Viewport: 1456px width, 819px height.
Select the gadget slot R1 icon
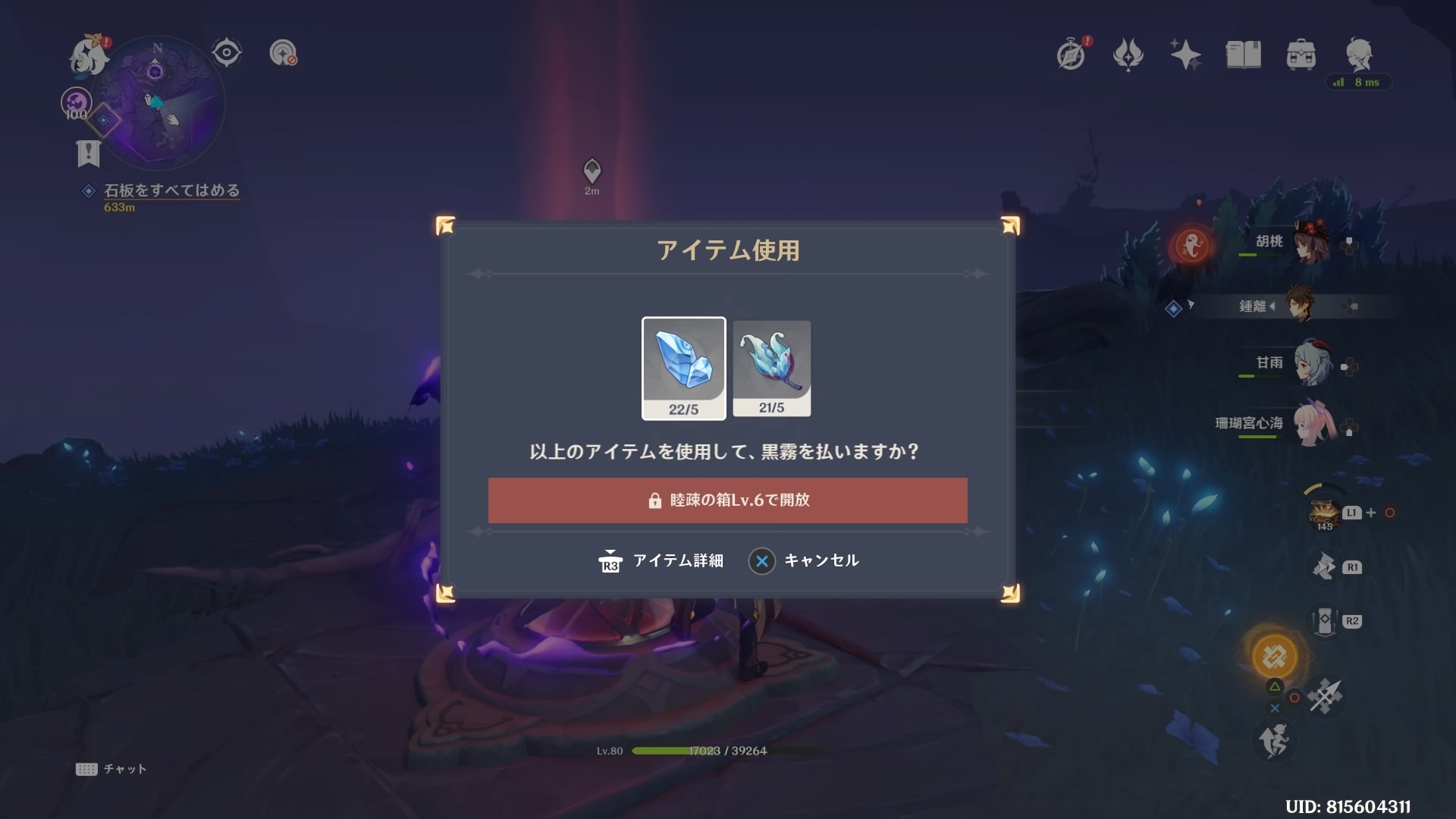1323,566
